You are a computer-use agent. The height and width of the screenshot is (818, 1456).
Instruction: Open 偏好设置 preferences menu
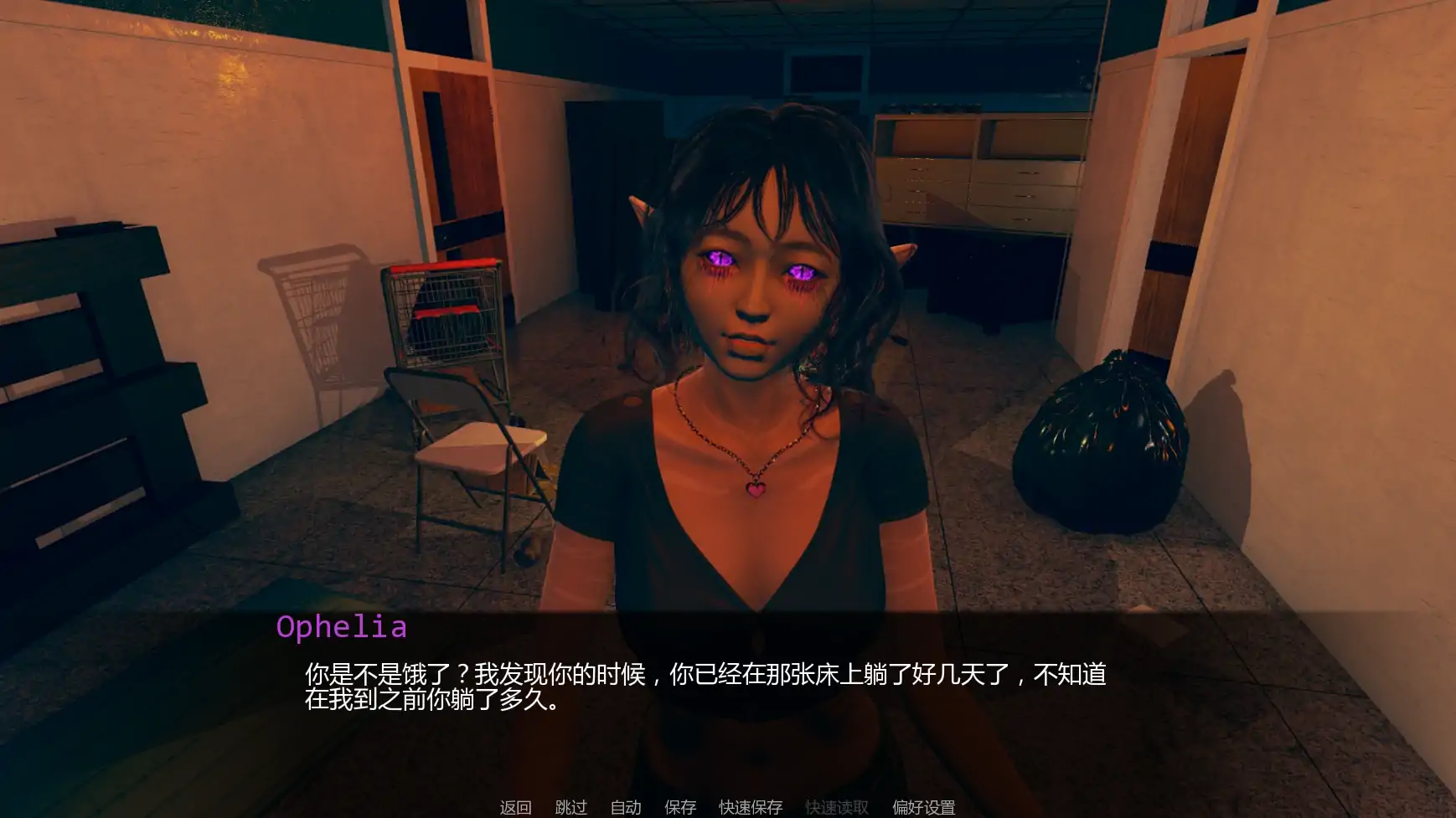click(x=924, y=807)
